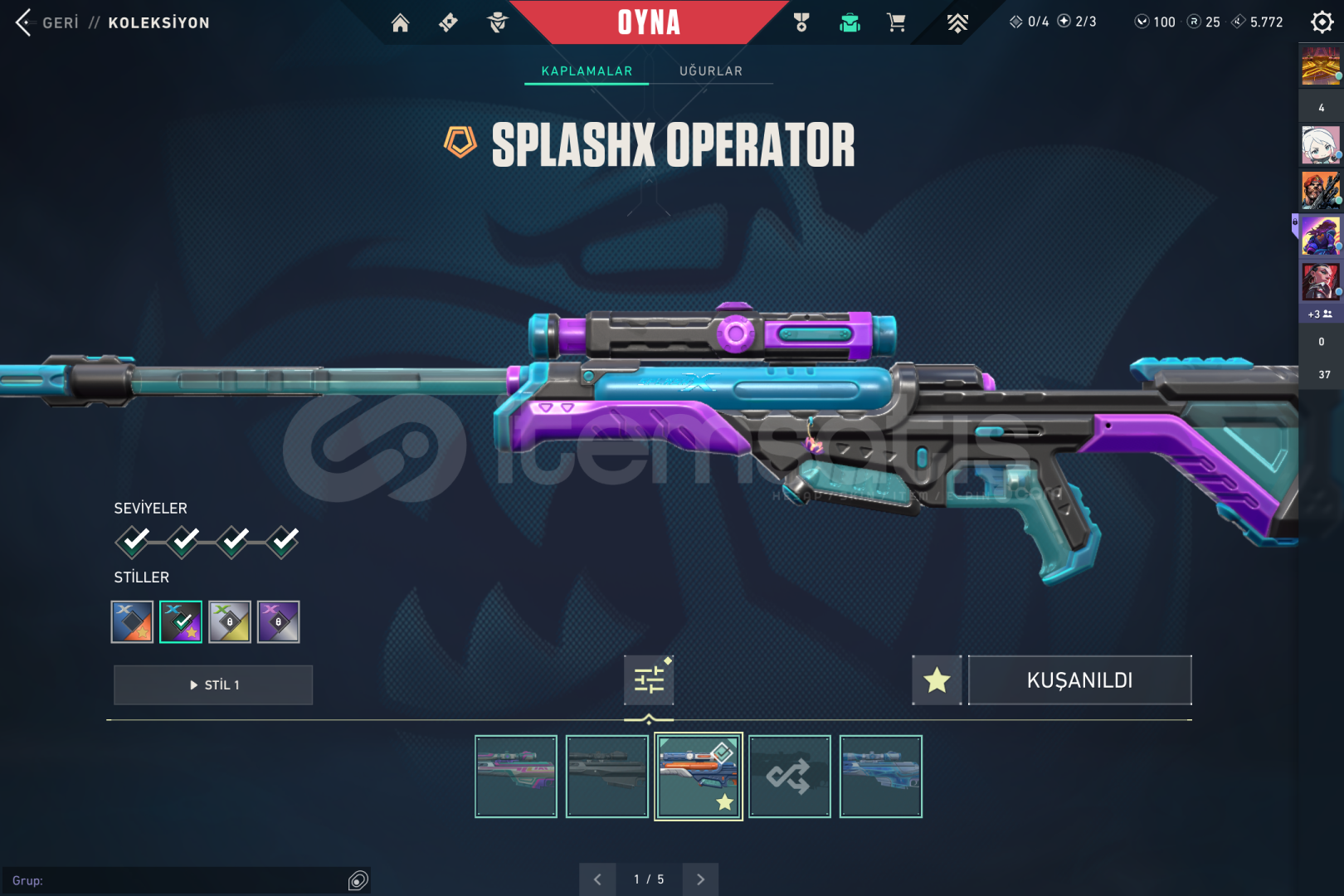Select the orange-blue style variant
Image resolution: width=1344 pixels, height=896 pixels.
coord(133,621)
